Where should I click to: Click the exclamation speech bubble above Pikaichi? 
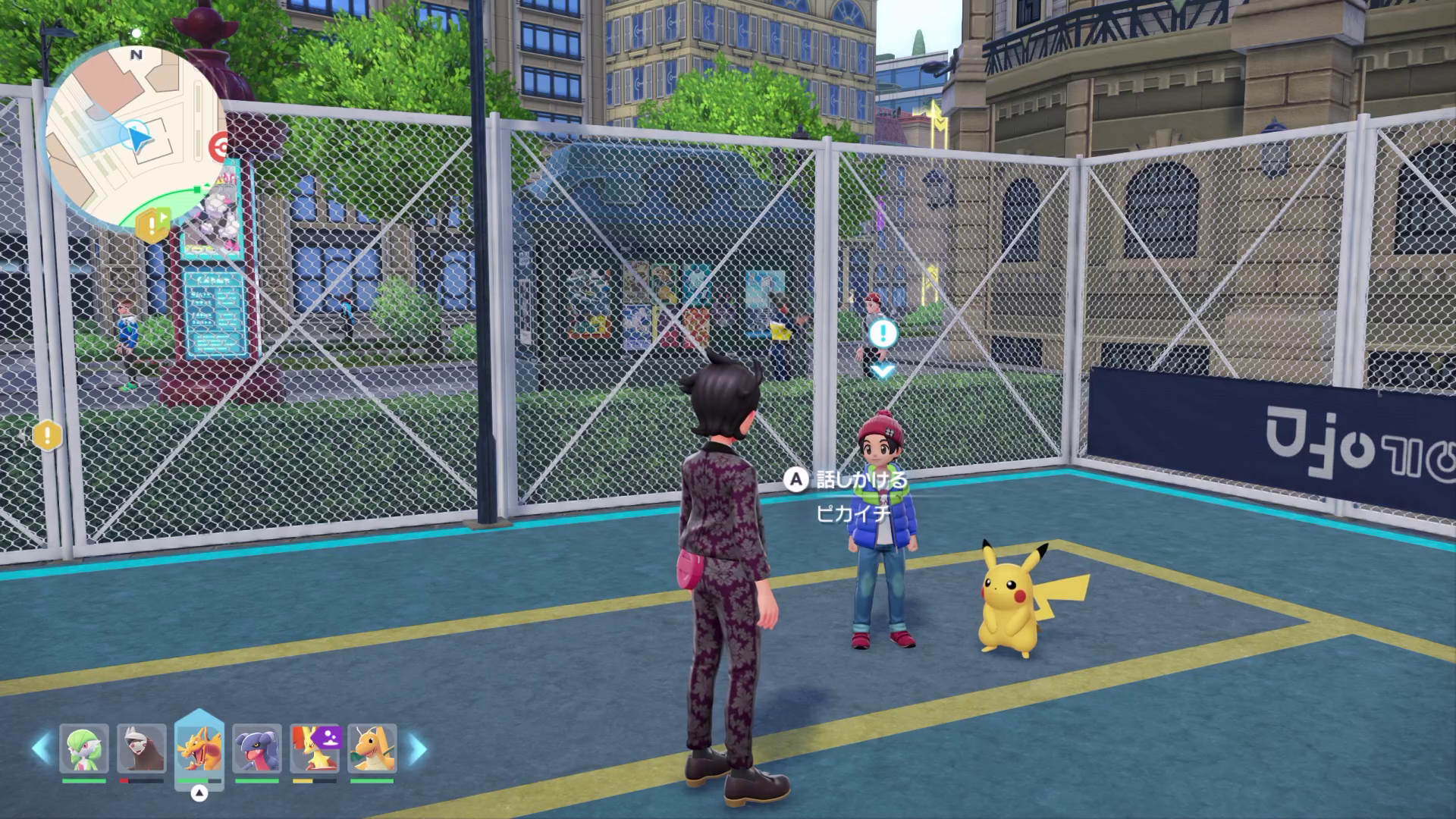[883, 333]
